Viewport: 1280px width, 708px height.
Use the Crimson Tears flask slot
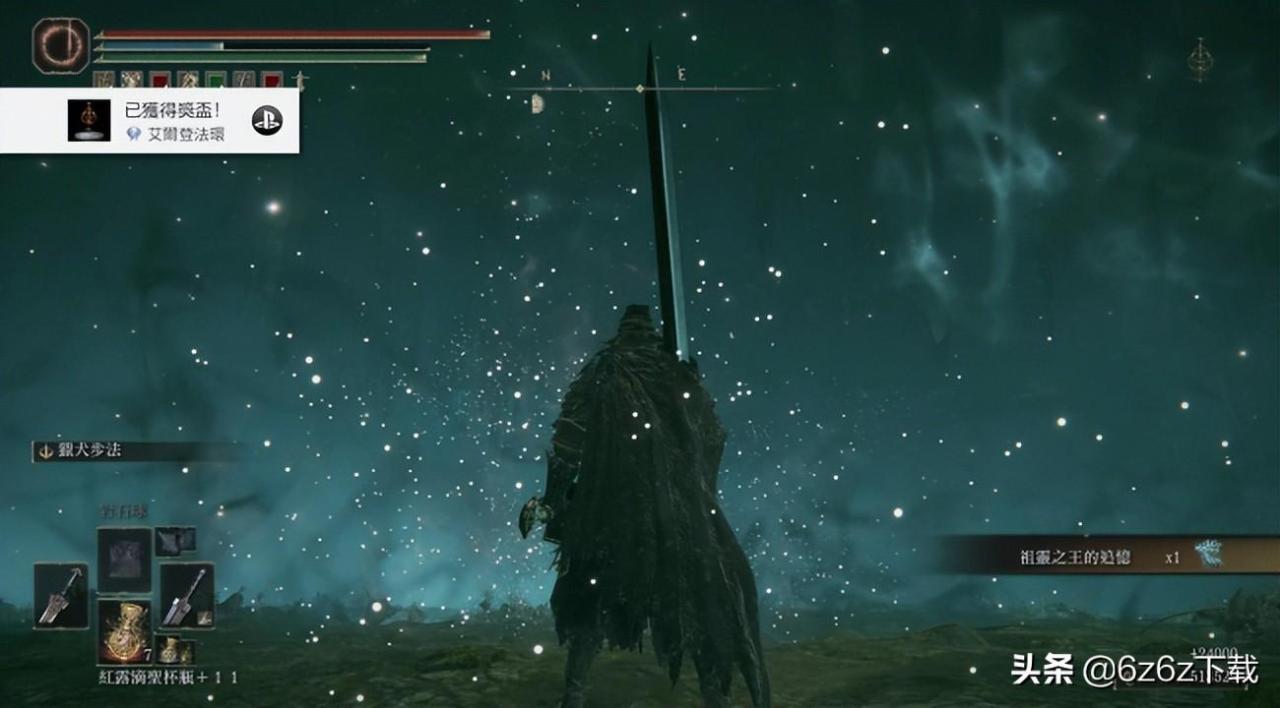(x=124, y=631)
